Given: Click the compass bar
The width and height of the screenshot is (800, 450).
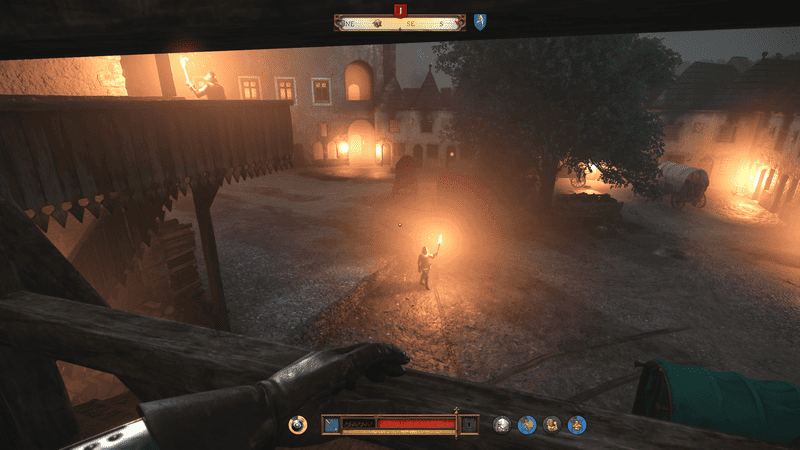Looking at the screenshot, I should coord(400,23).
